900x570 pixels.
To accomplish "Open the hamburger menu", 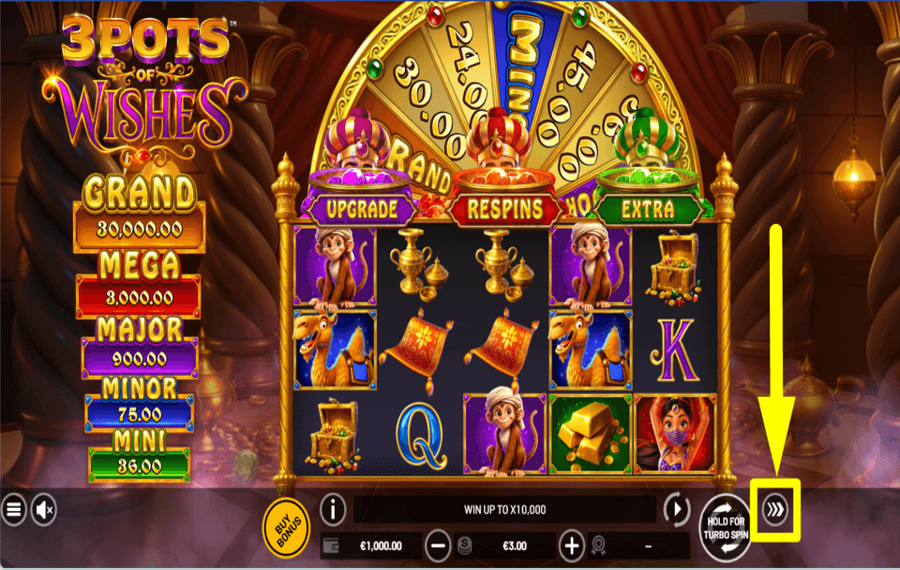I will [14, 510].
